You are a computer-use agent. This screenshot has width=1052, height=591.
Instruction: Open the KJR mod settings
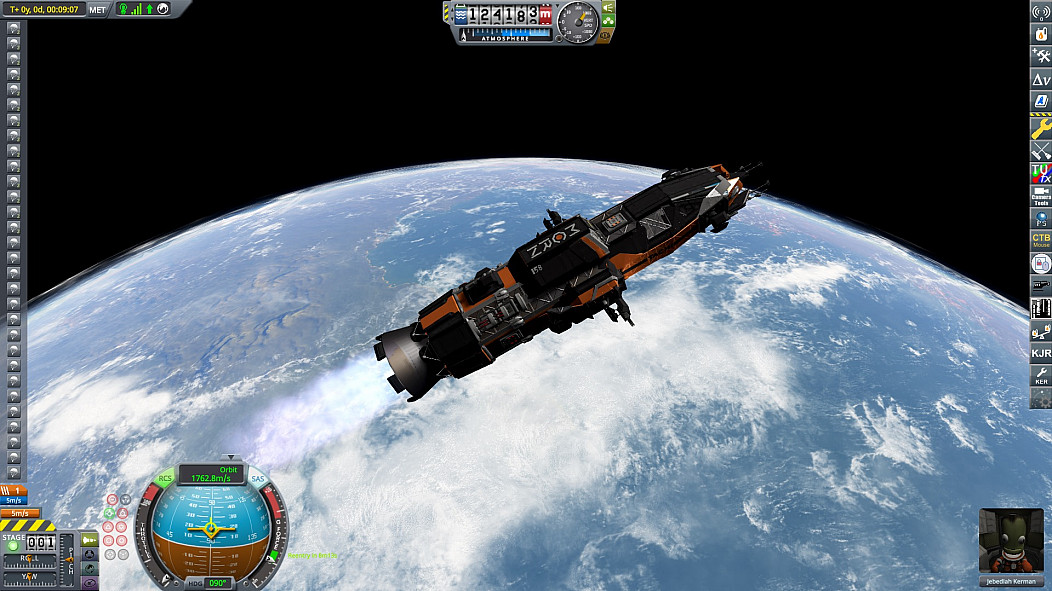(1041, 352)
